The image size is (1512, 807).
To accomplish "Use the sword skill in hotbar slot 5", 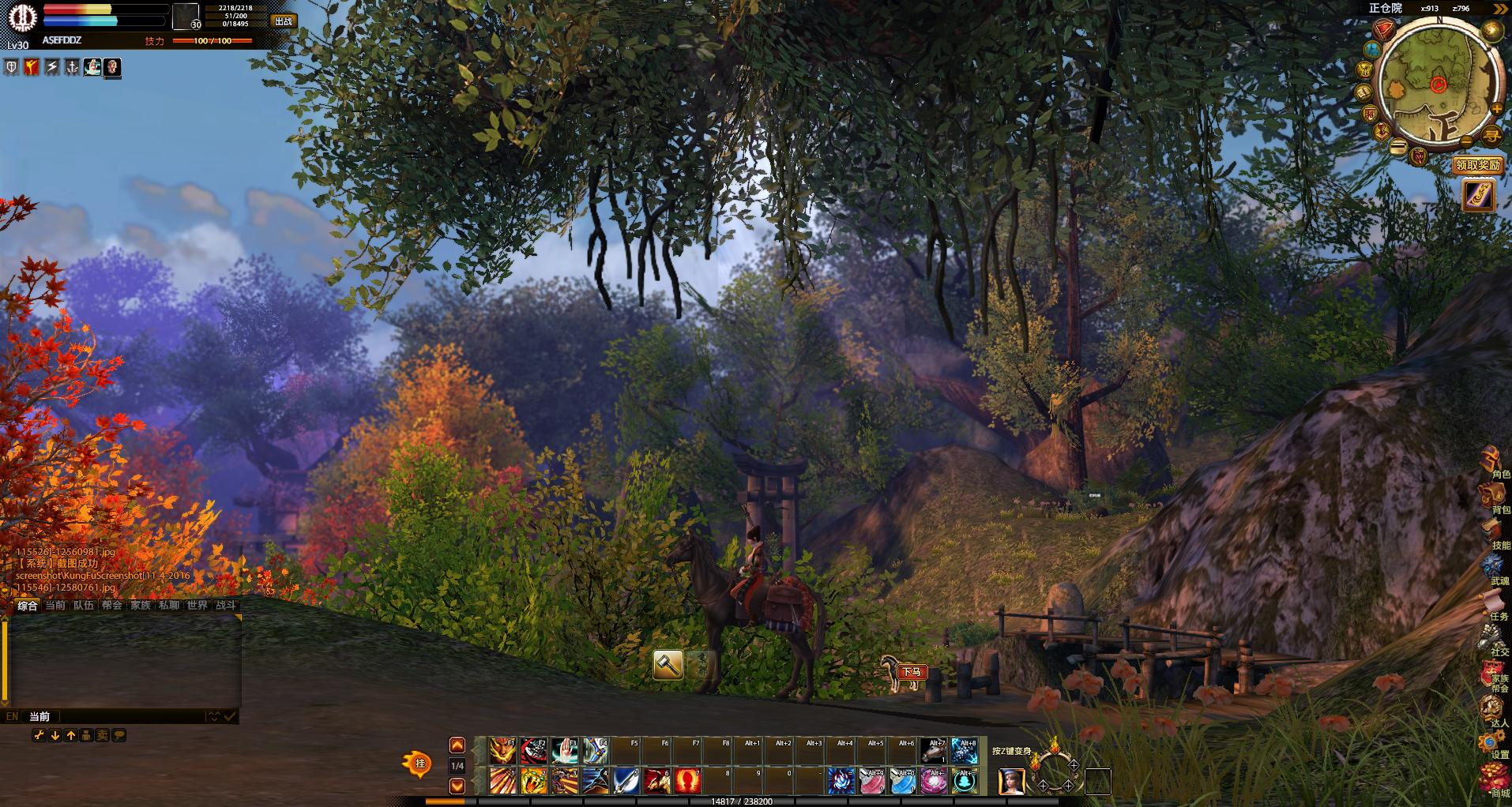I will 626,781.
